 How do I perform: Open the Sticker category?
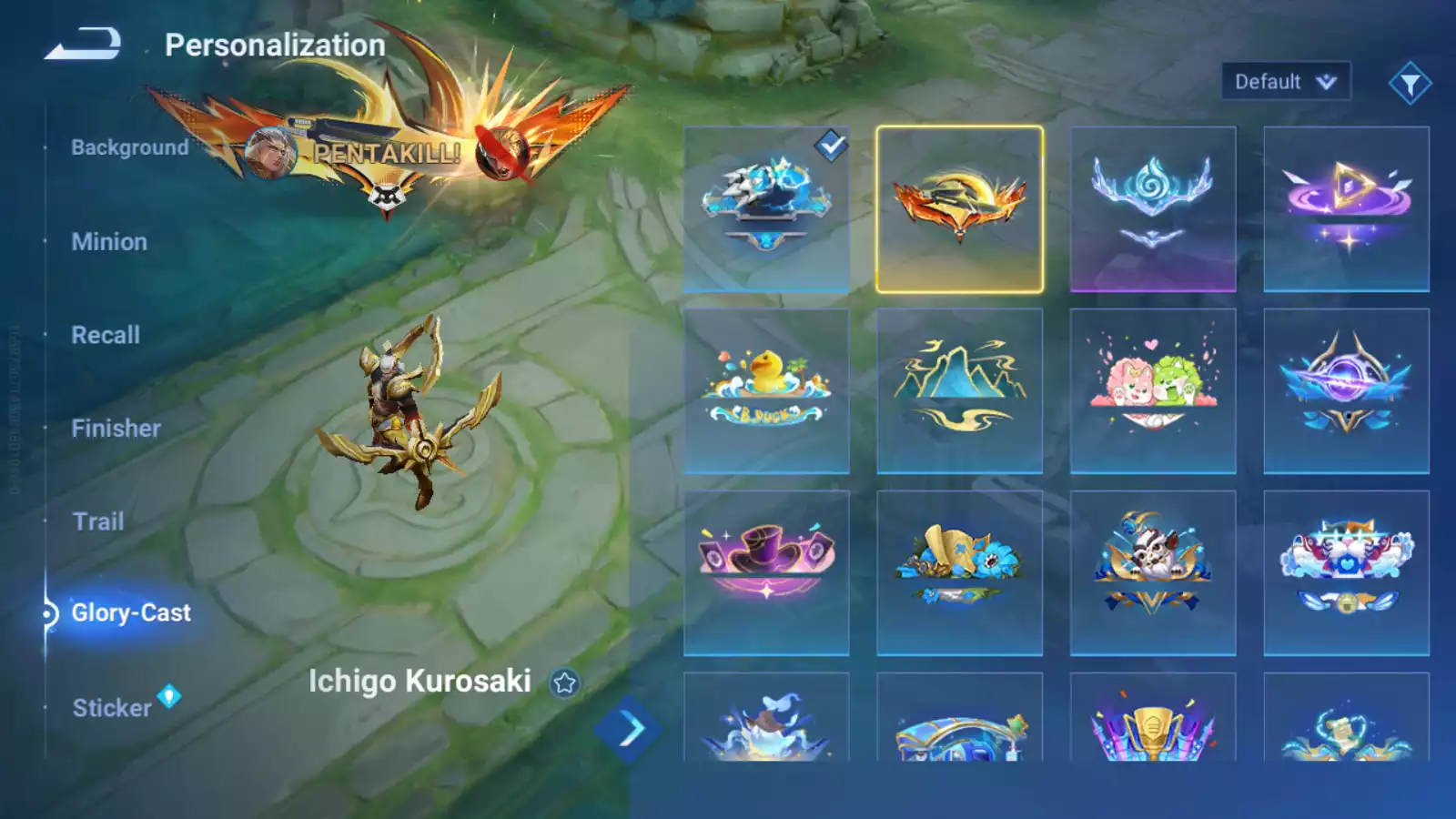[112, 708]
